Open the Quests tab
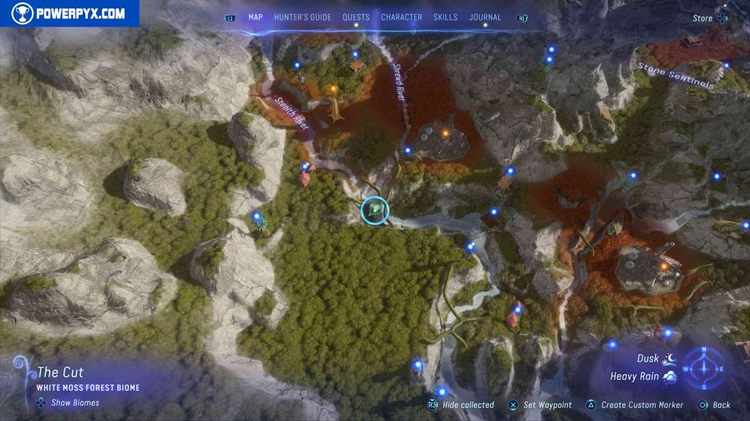The width and height of the screenshot is (750, 421). tap(356, 17)
